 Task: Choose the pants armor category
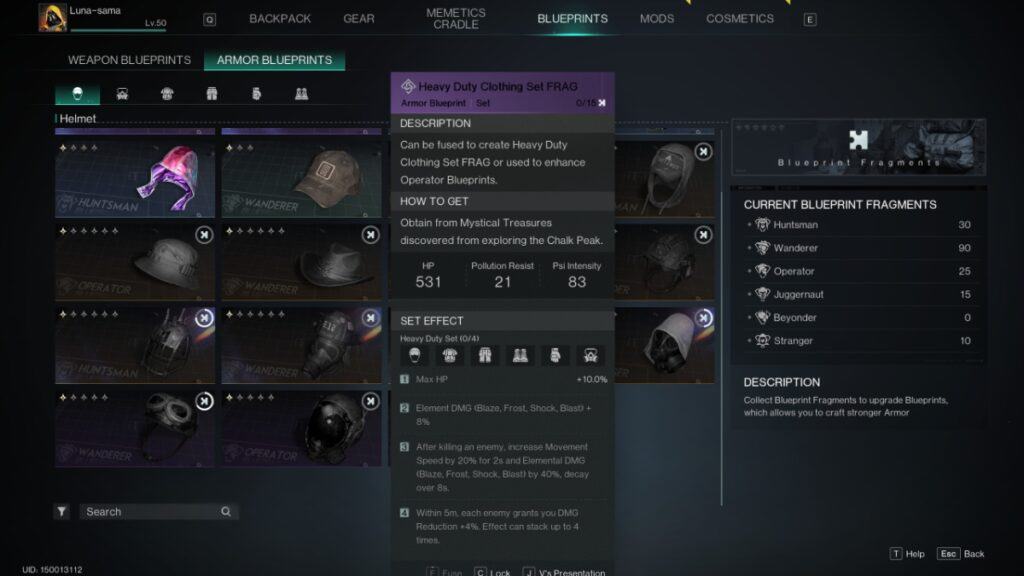pyautogui.click(x=212, y=94)
